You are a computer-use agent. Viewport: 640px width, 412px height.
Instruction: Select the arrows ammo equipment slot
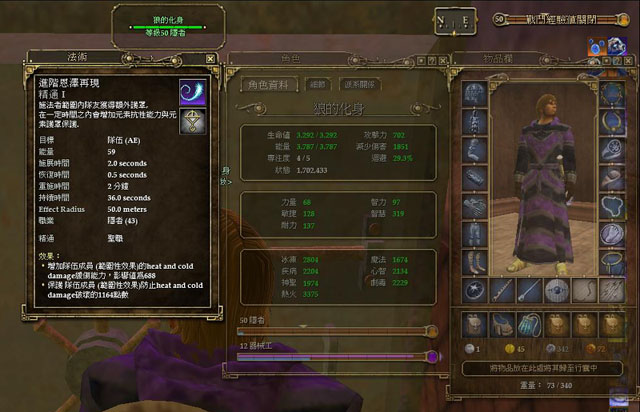[x=611, y=290]
